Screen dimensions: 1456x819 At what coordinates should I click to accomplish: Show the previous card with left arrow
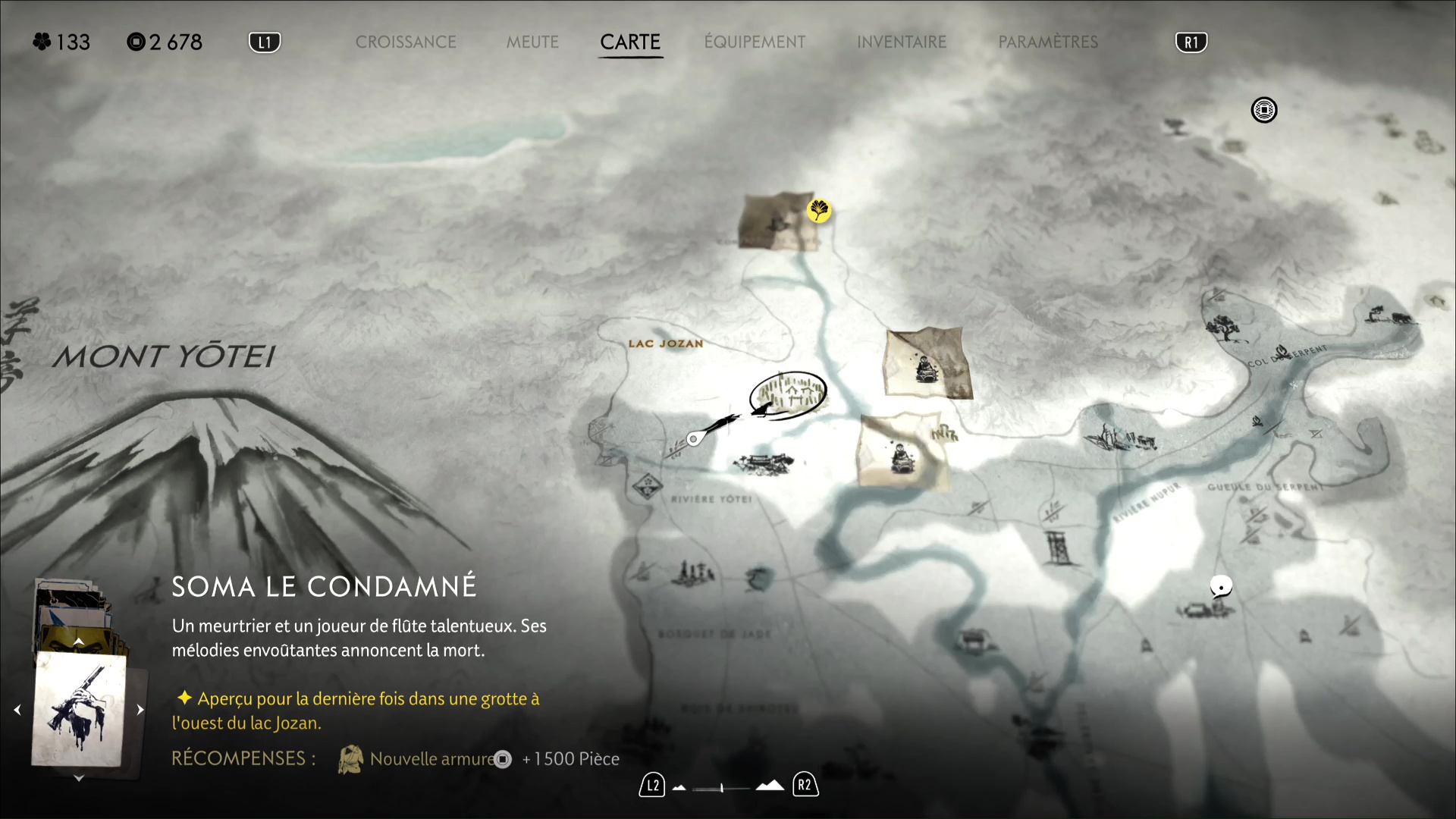17,710
